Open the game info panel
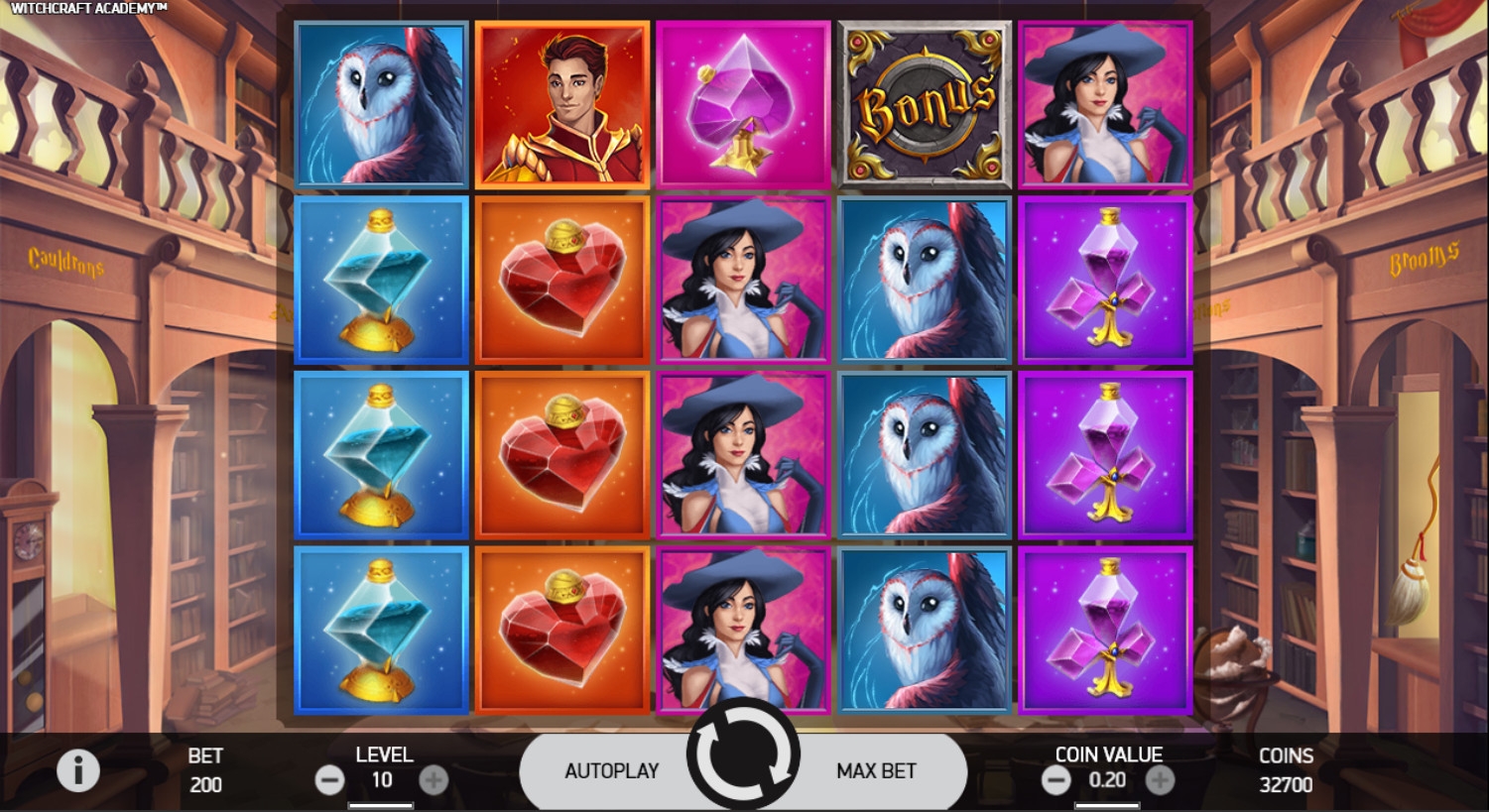1489x812 pixels. tap(78, 770)
